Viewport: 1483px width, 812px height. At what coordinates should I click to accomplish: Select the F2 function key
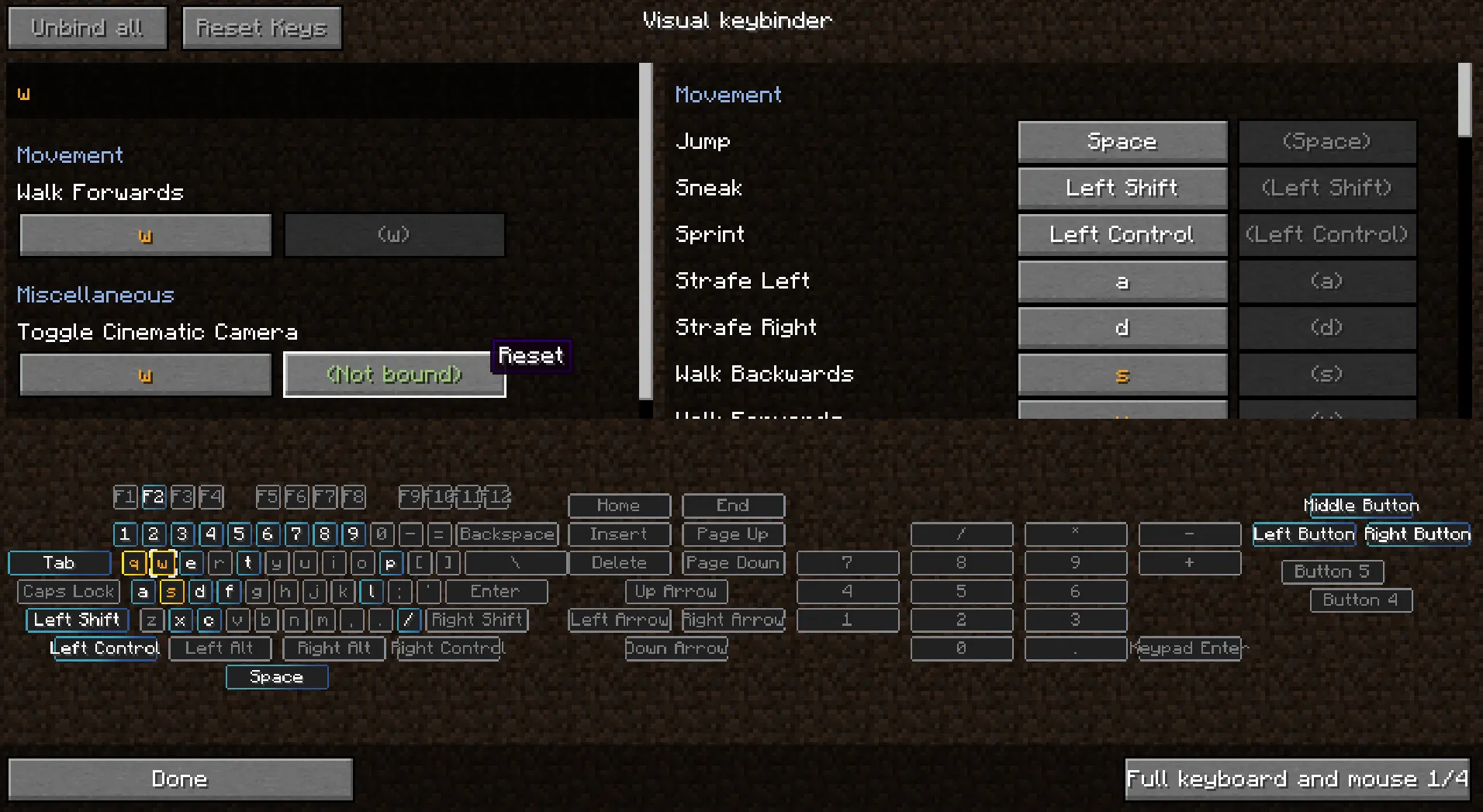click(x=154, y=497)
